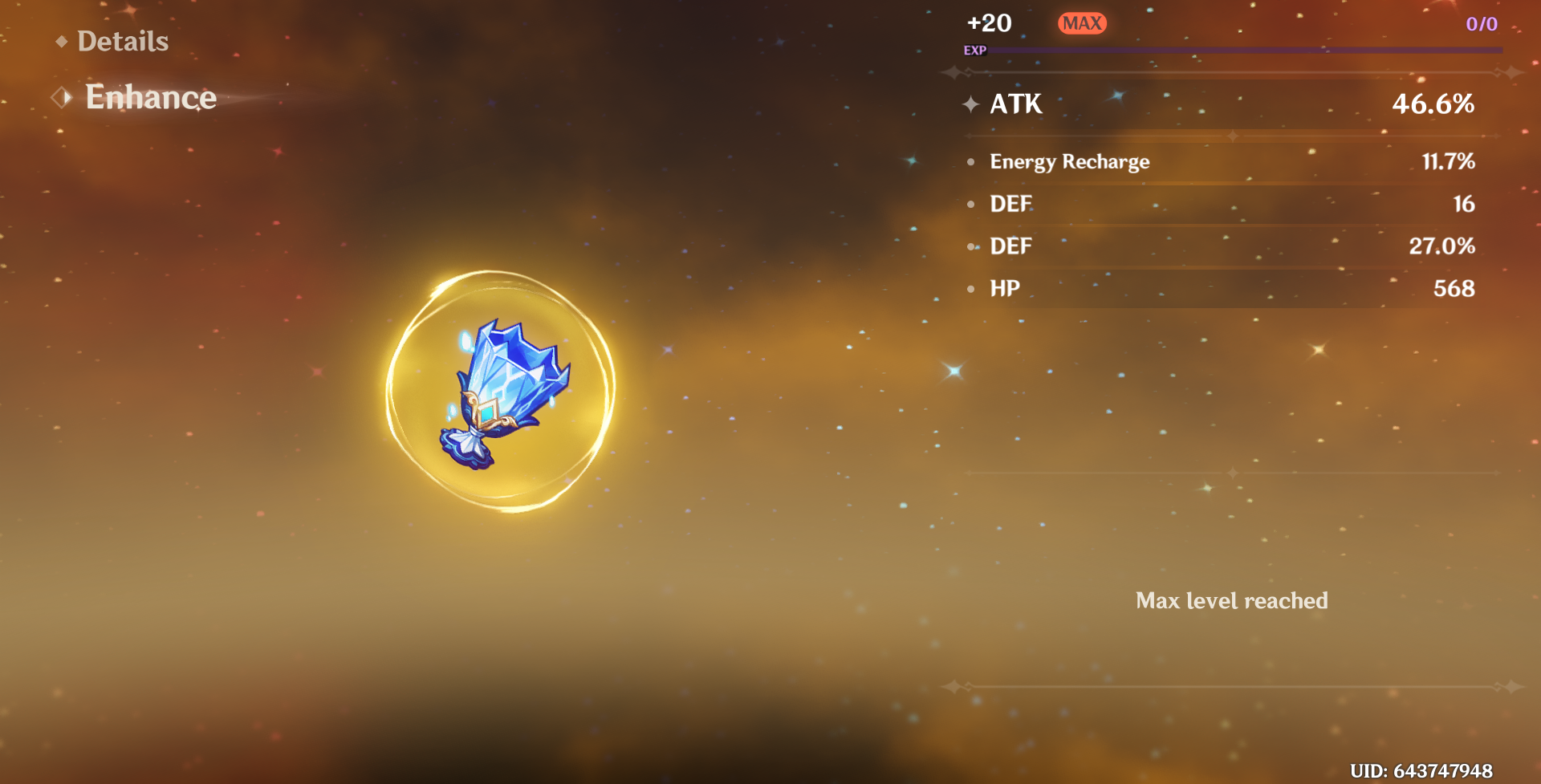
Task: Select the Enhance tab
Action: click(x=151, y=97)
